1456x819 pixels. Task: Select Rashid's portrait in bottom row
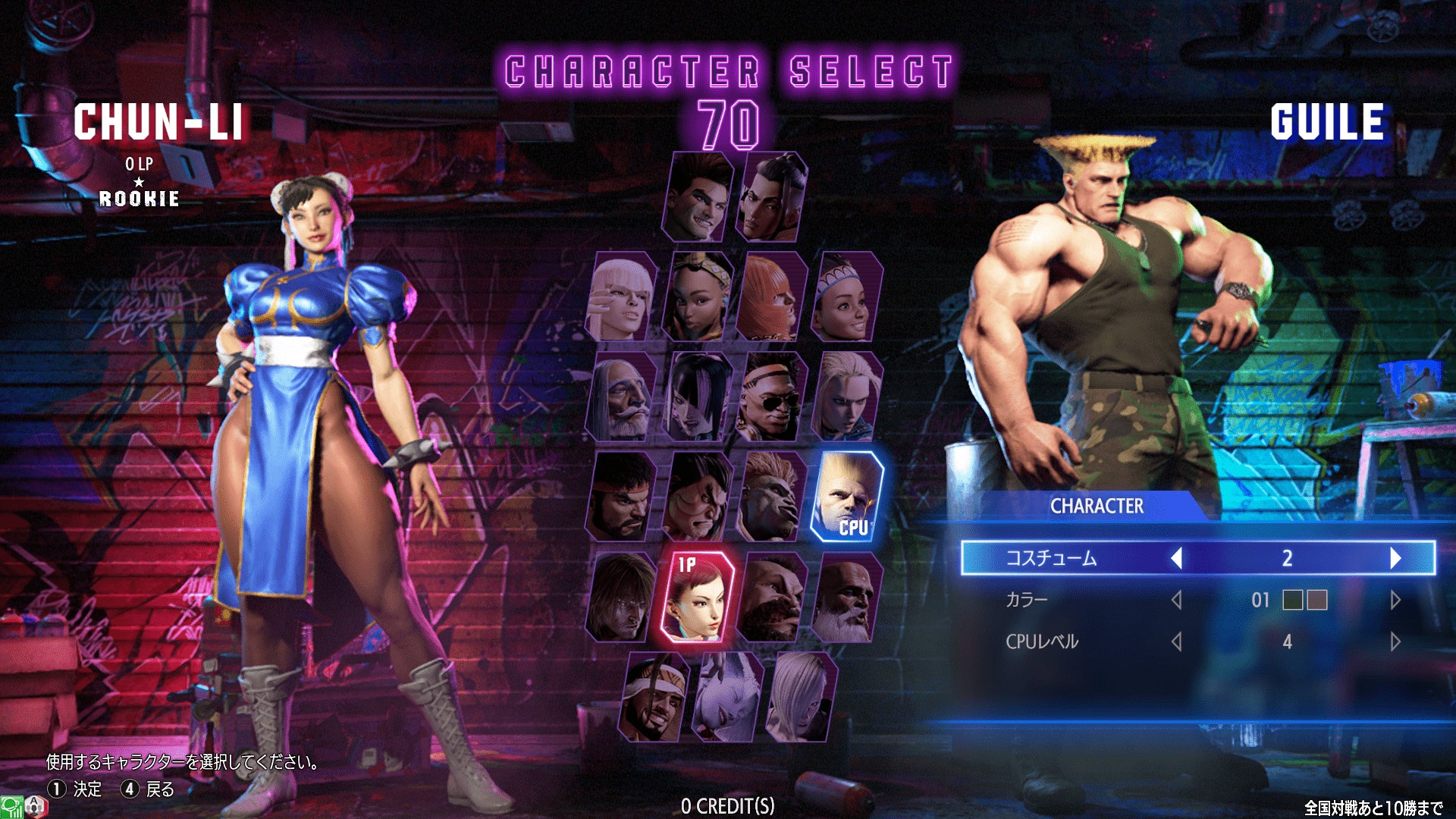click(x=655, y=696)
